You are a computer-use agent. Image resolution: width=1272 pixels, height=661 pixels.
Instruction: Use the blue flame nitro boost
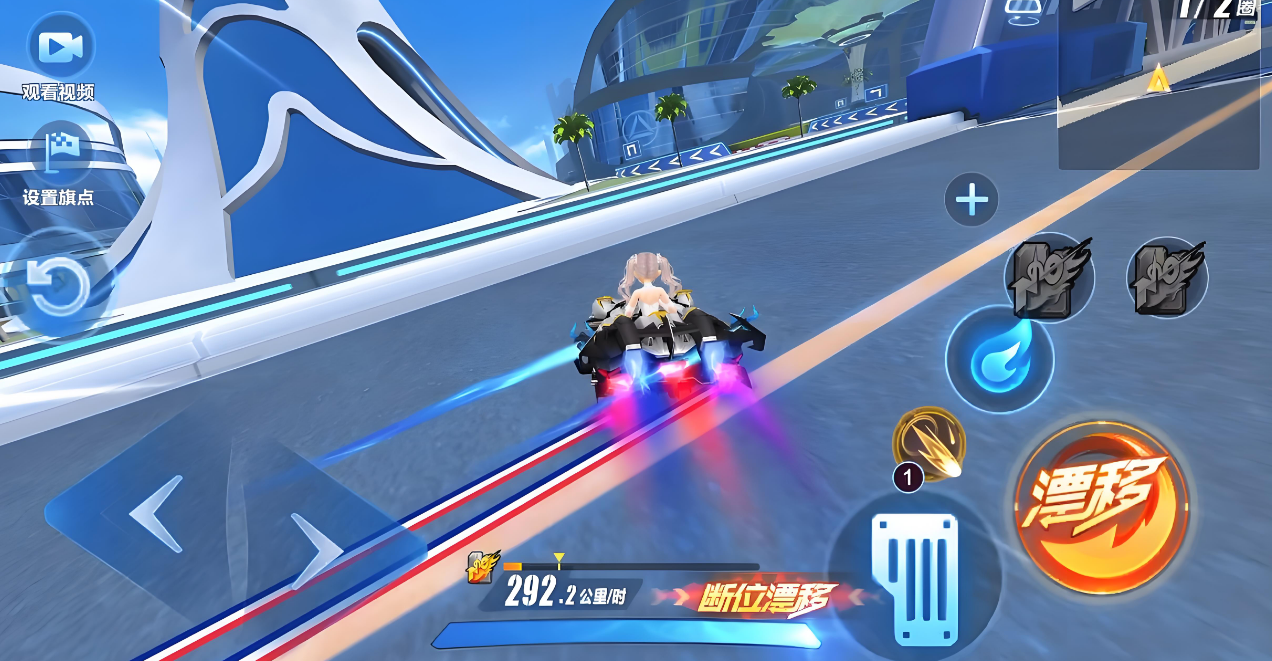coord(999,360)
